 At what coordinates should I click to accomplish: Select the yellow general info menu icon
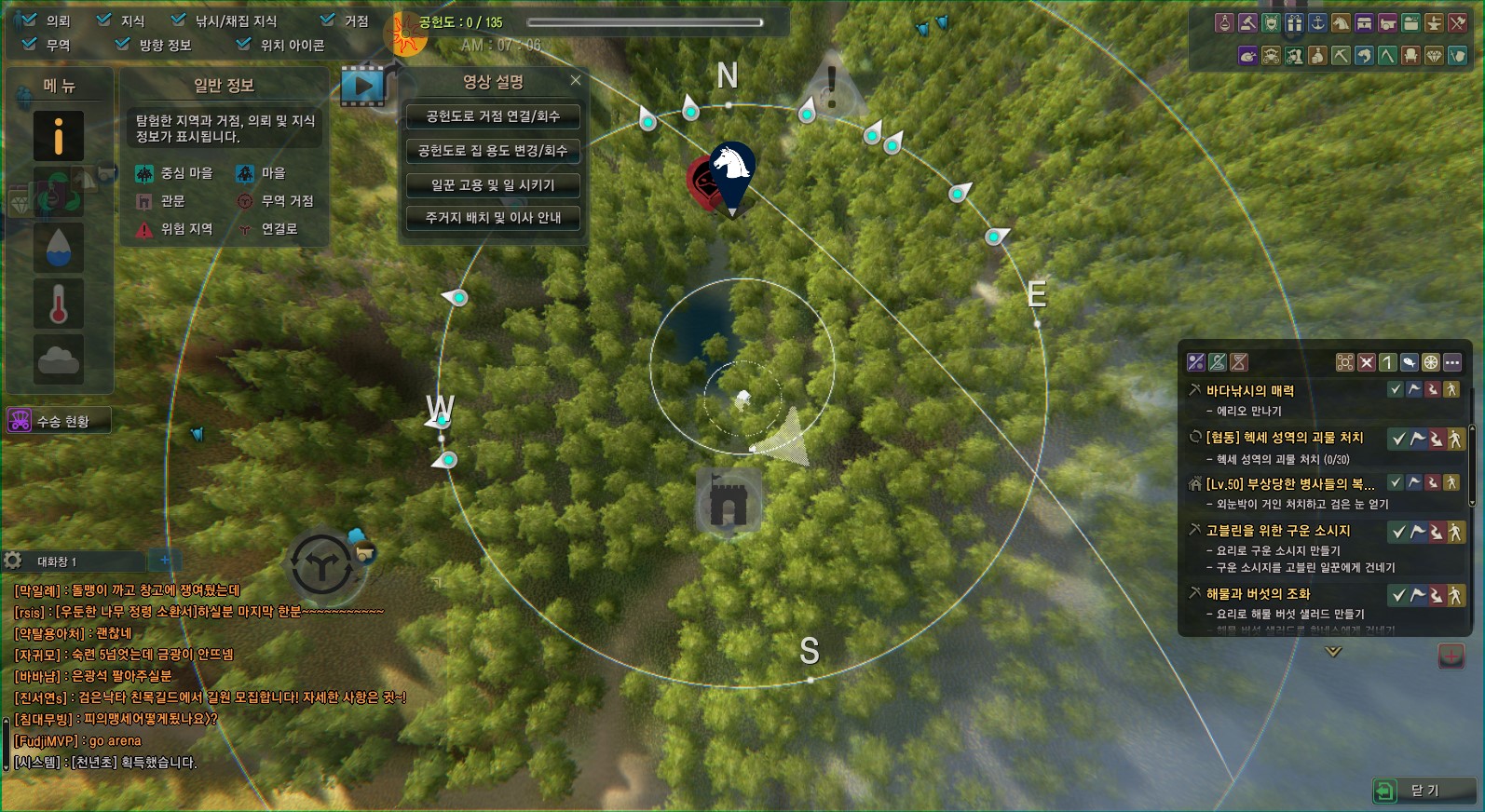pyautogui.click(x=59, y=136)
